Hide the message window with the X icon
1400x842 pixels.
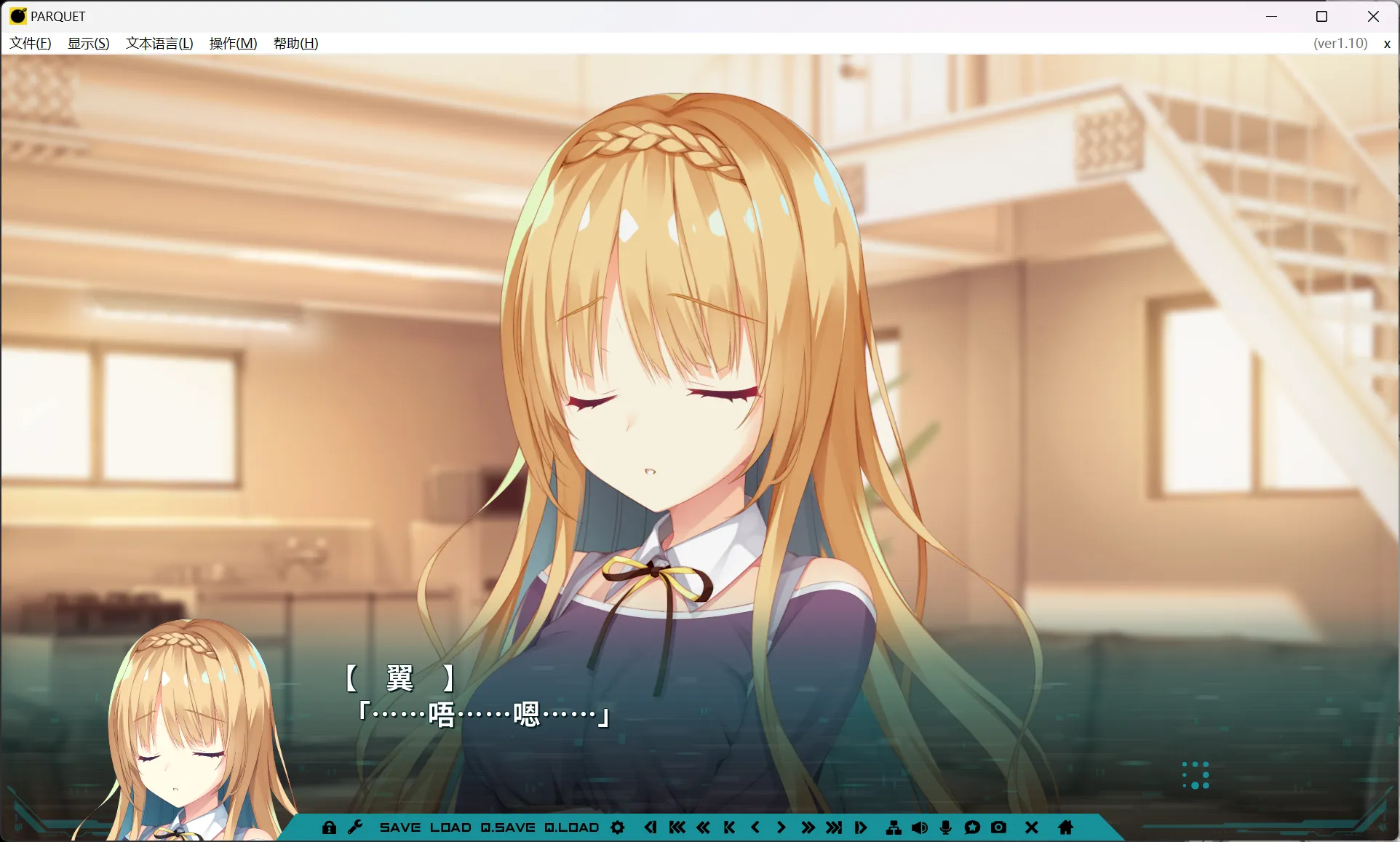[x=1030, y=827]
